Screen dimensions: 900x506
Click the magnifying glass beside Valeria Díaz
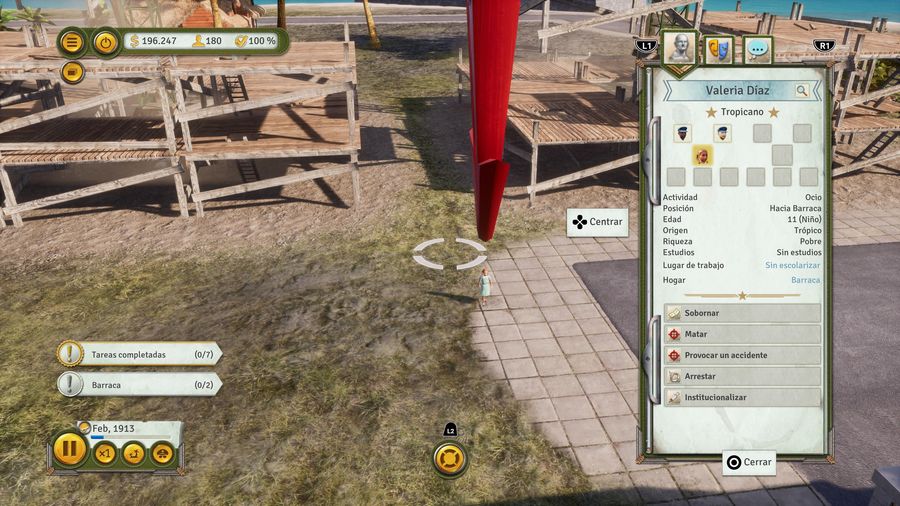(802, 91)
